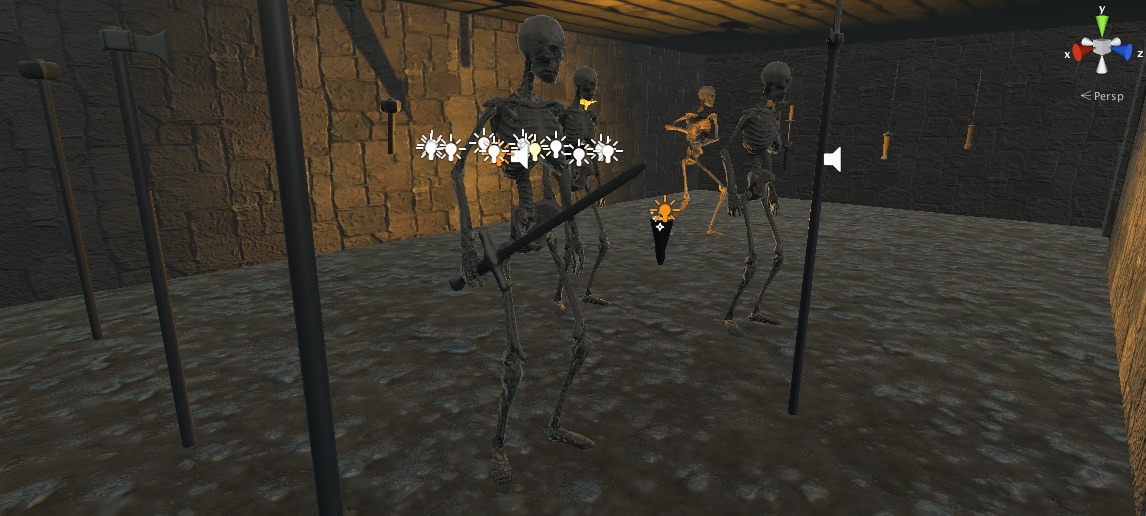1146x516 pixels.
Task: Pick the speaker gizmo among the light bulbs
Action: pyautogui.click(x=519, y=155)
